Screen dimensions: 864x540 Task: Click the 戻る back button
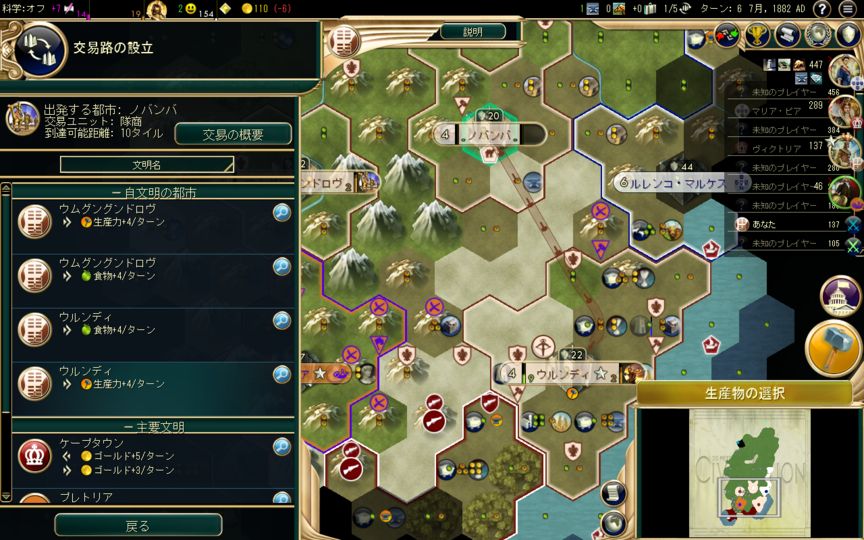(x=138, y=525)
